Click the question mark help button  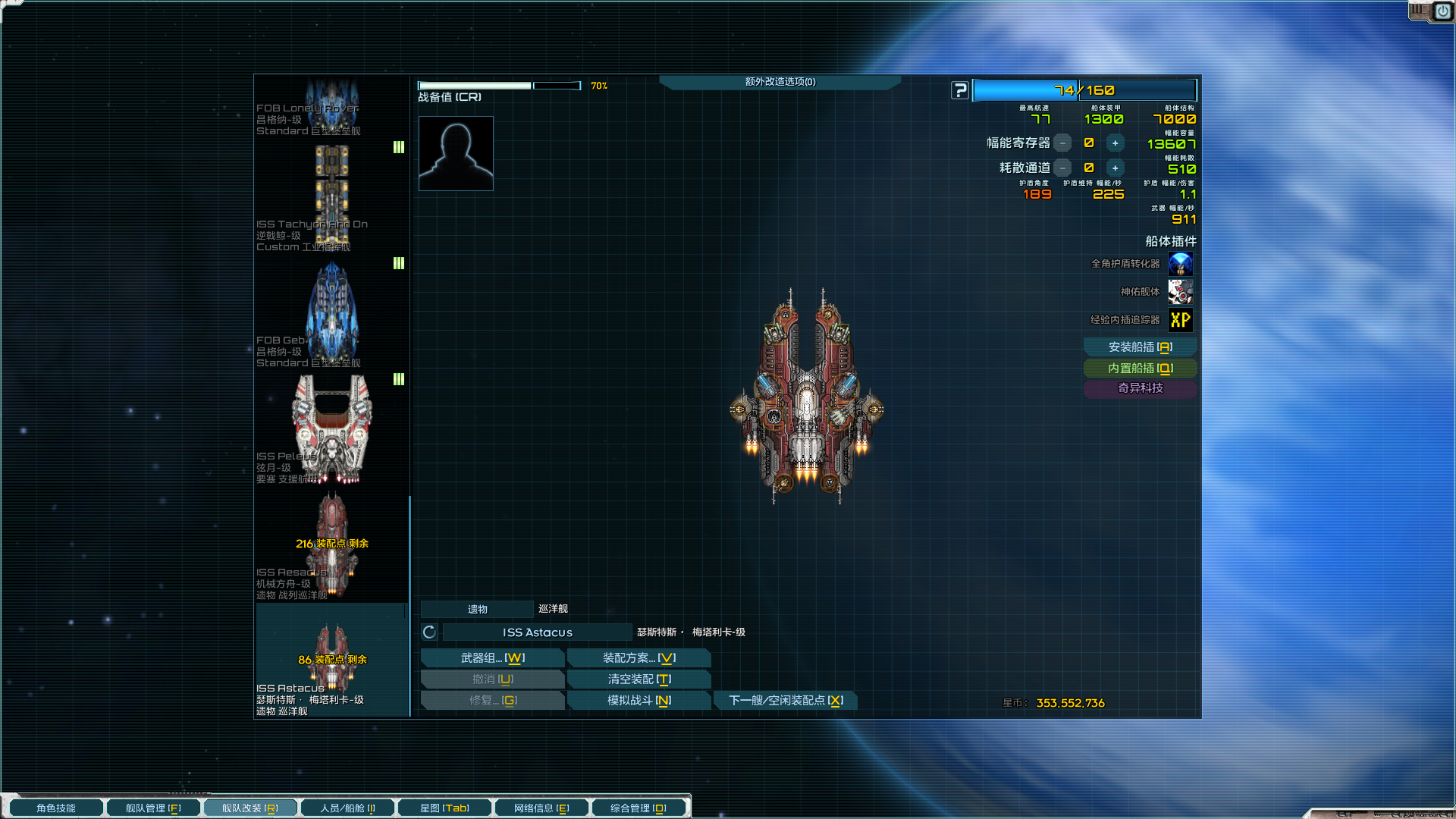pyautogui.click(x=960, y=91)
